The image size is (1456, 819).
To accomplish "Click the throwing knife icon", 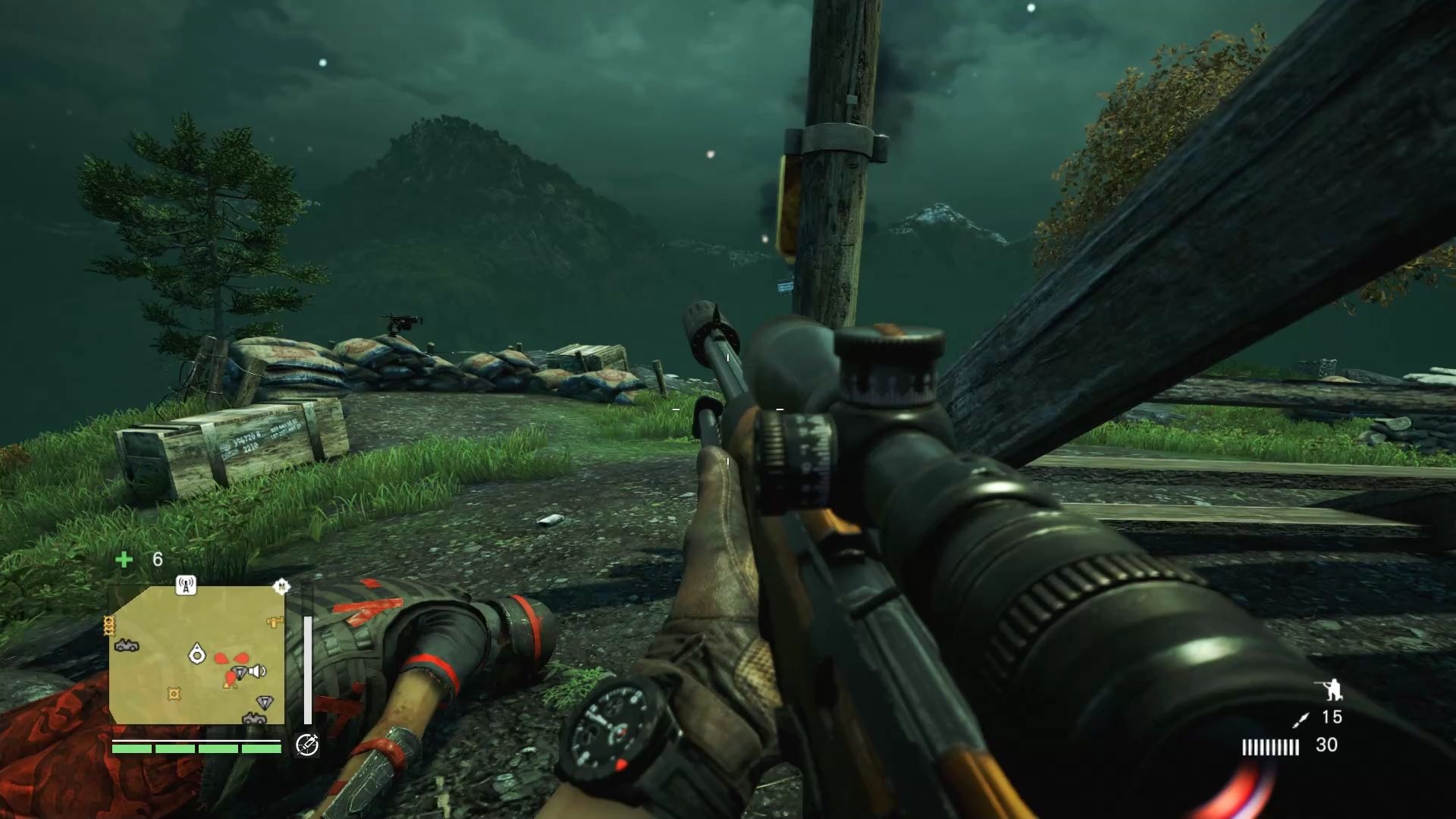I will pyautogui.click(x=1301, y=719).
